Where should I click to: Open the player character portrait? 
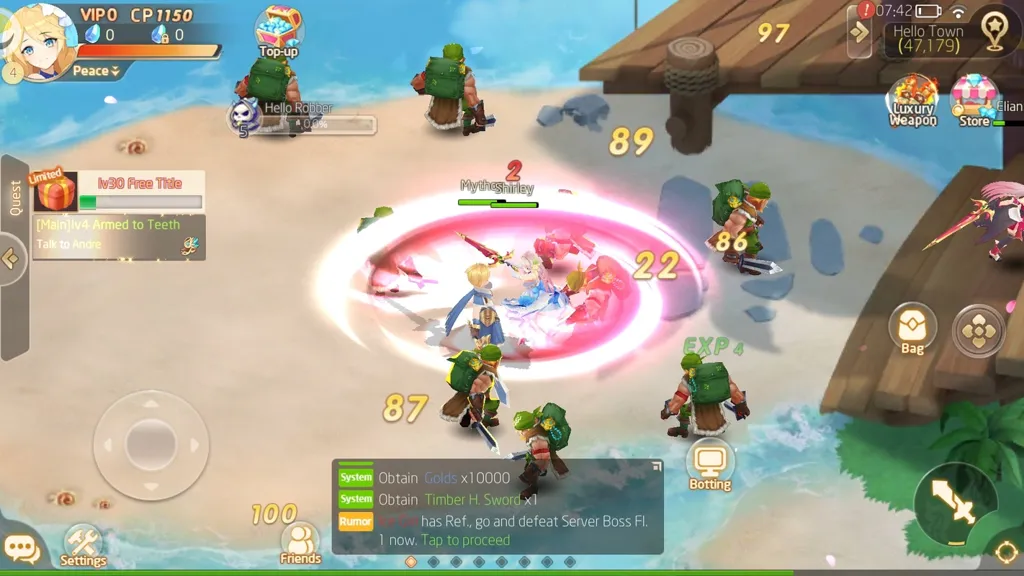click(41, 38)
